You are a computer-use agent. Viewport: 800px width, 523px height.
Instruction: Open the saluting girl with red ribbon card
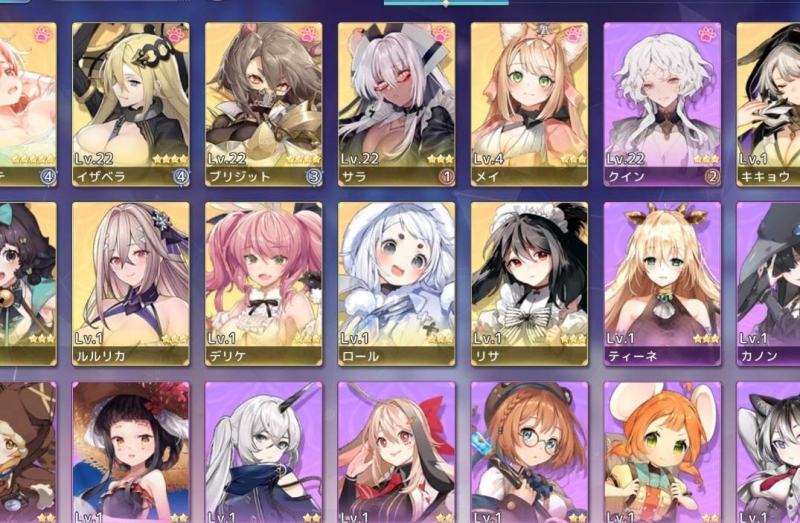pyautogui.click(x=397, y=455)
